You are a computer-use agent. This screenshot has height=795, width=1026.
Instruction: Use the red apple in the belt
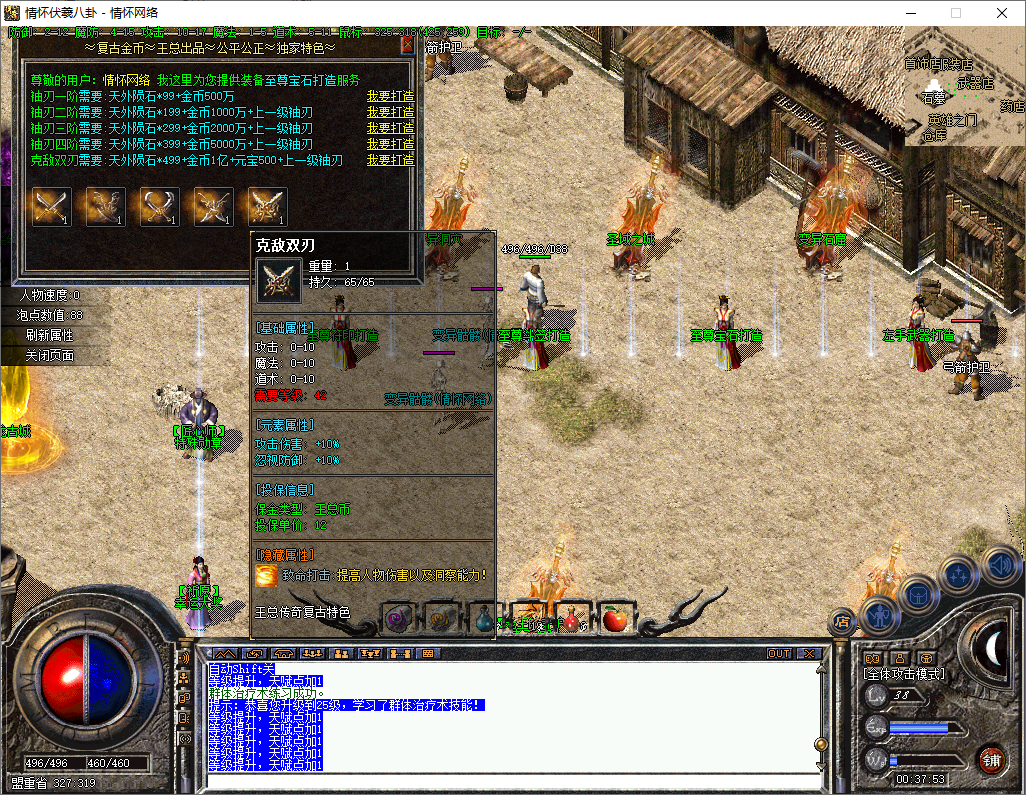613,619
